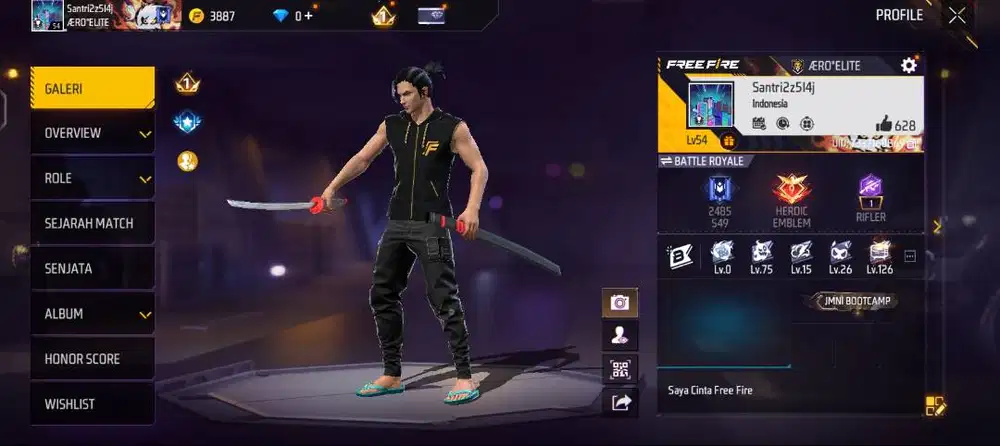Go to the Senjata section

tap(92, 268)
